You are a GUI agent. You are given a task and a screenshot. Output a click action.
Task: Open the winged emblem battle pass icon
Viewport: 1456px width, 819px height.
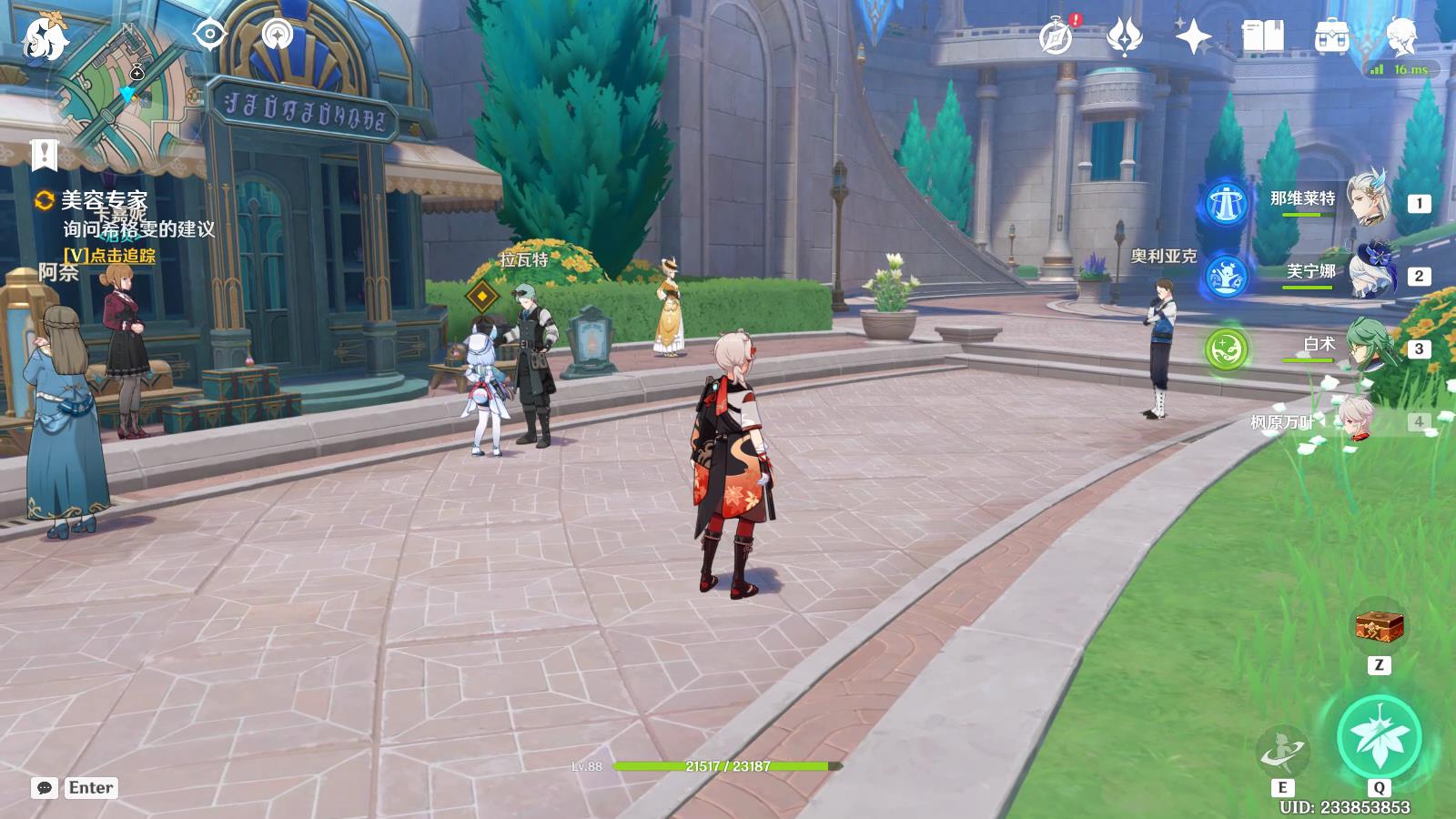(x=1125, y=37)
